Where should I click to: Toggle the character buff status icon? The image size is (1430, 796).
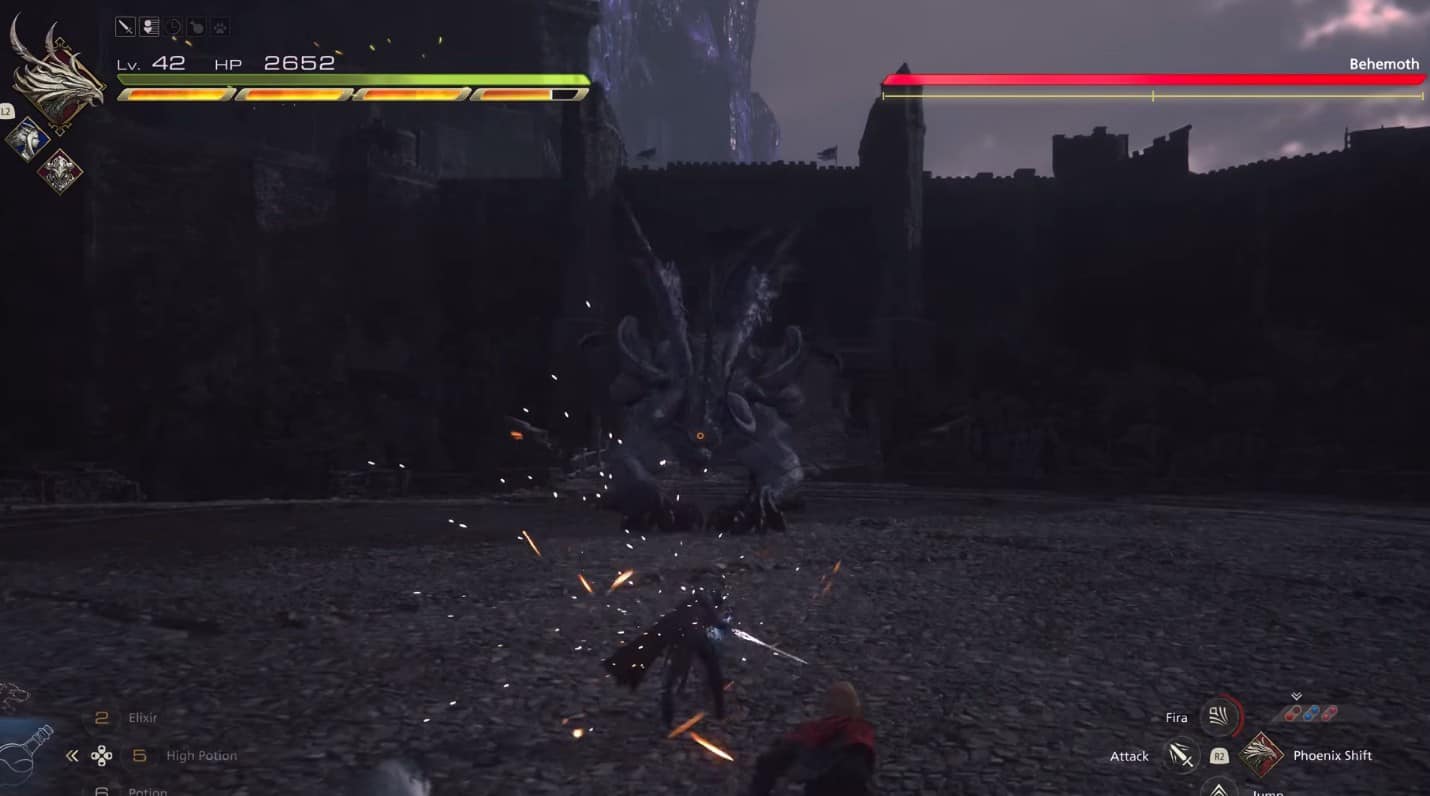tap(148, 26)
